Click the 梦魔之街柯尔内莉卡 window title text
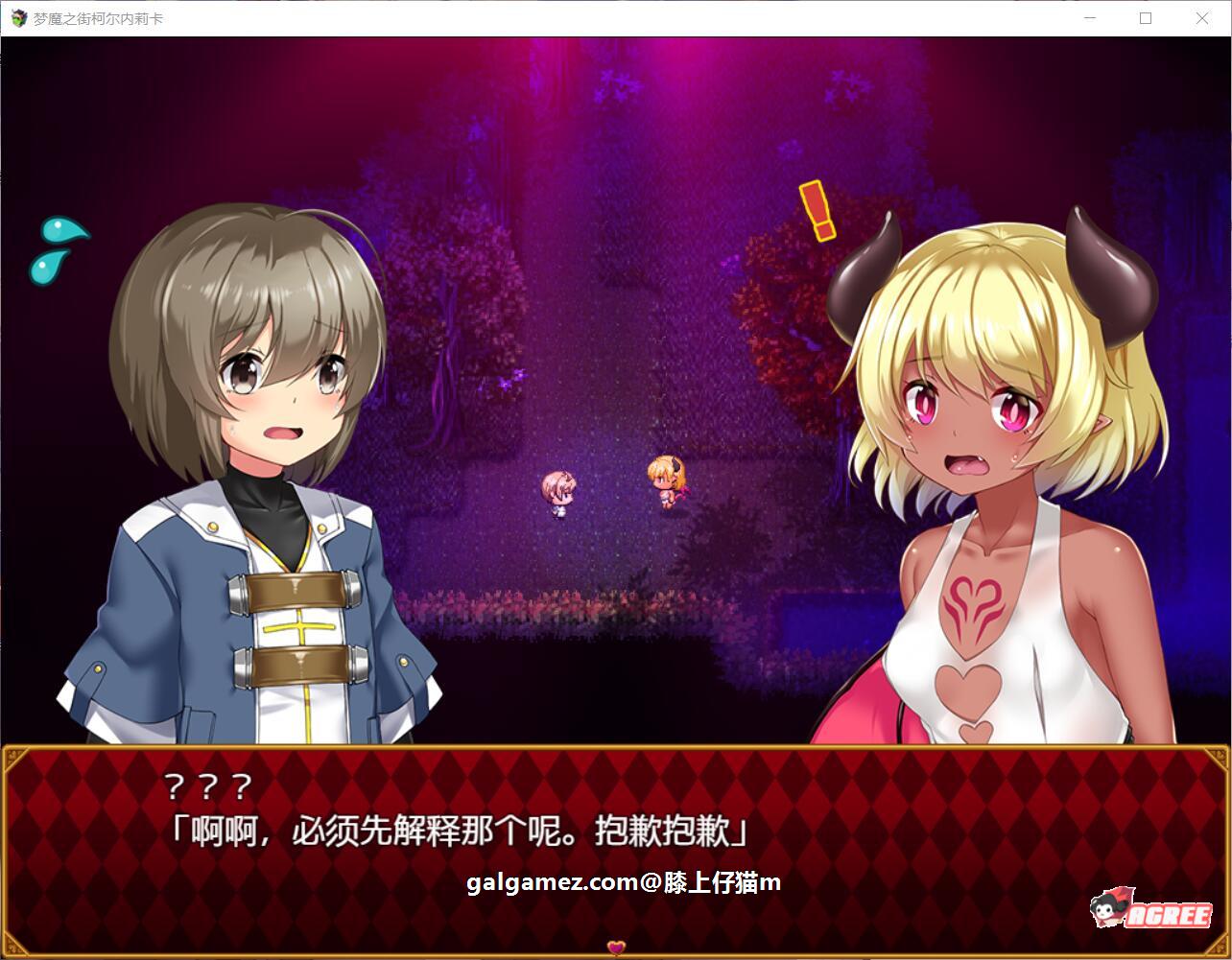This screenshot has height=960, width=1232. [96, 17]
